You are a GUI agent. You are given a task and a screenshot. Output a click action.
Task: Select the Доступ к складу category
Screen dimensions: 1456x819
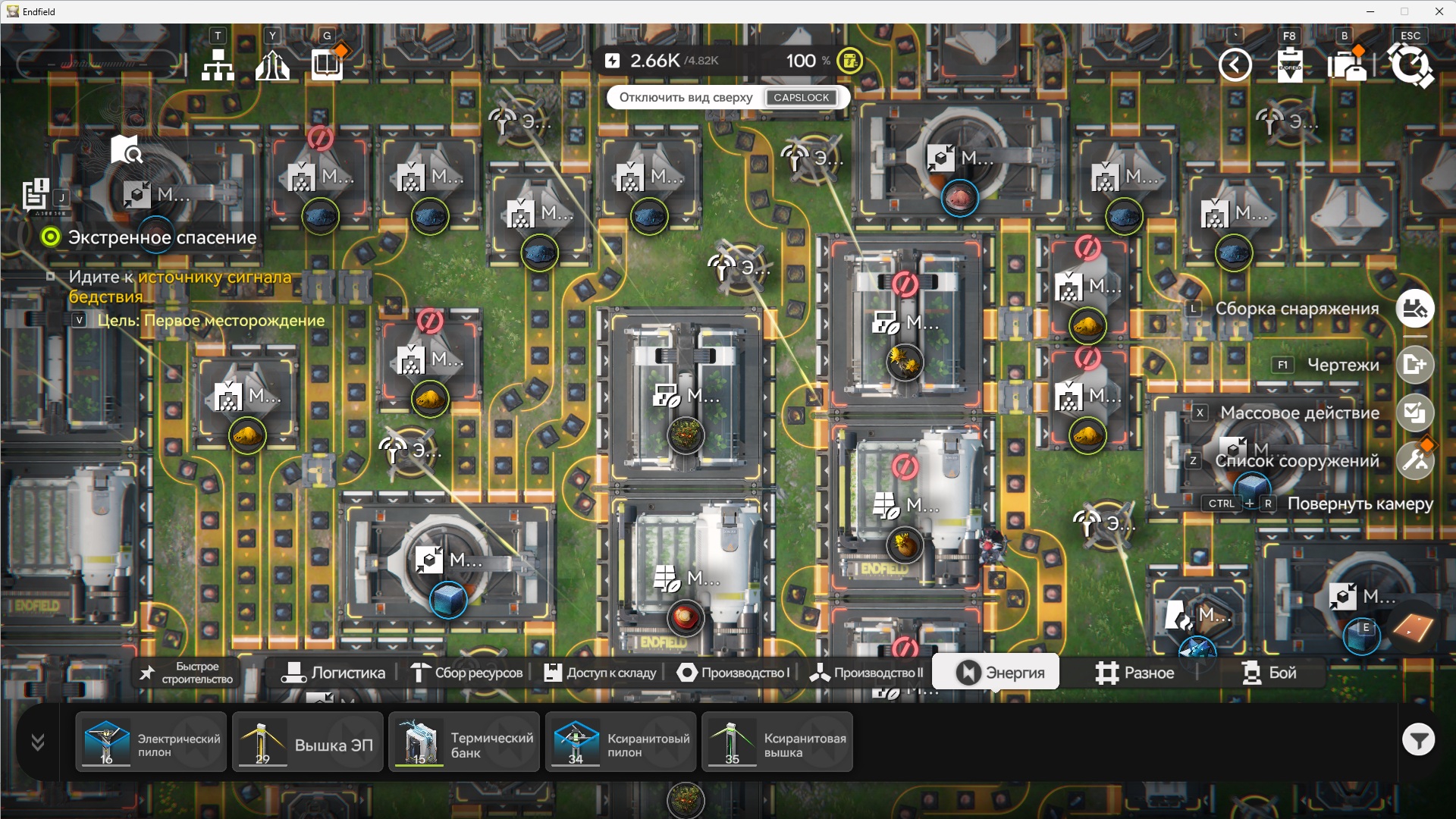600,673
